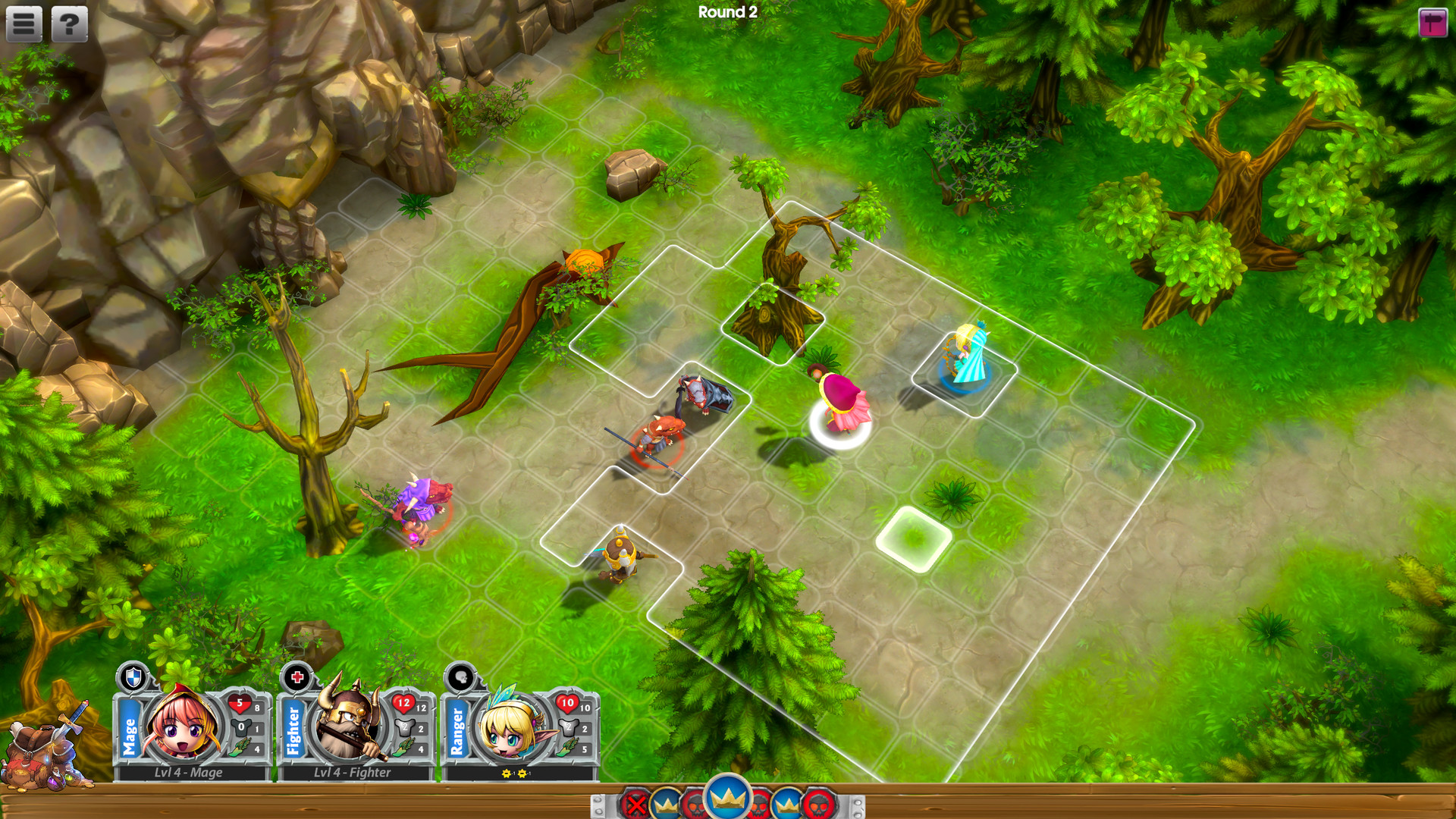1456x819 pixels.
Task: Click the Lvl 4 - Fighter label
Action: click(x=352, y=772)
